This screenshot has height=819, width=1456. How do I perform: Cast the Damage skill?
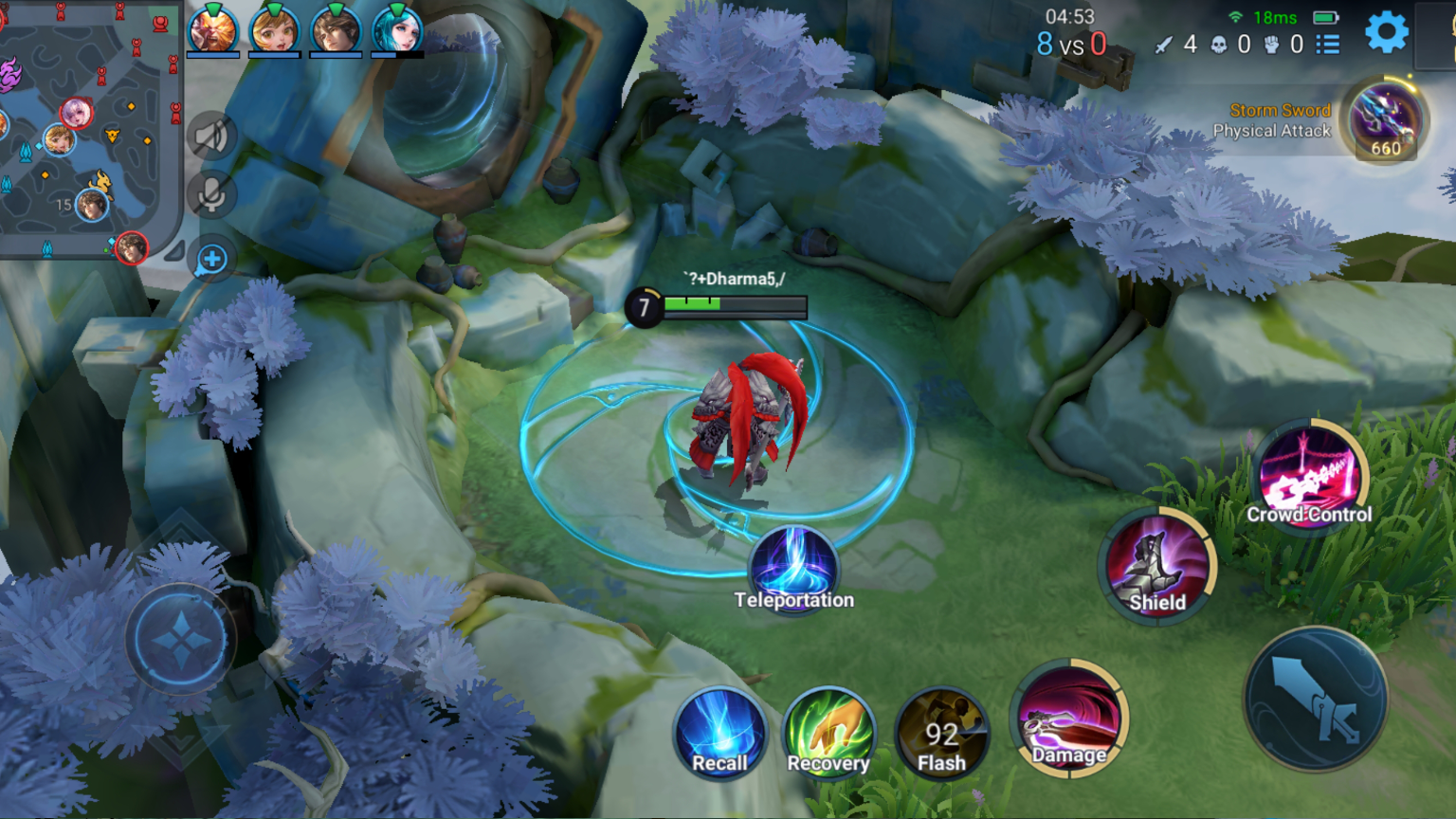pos(1070,717)
